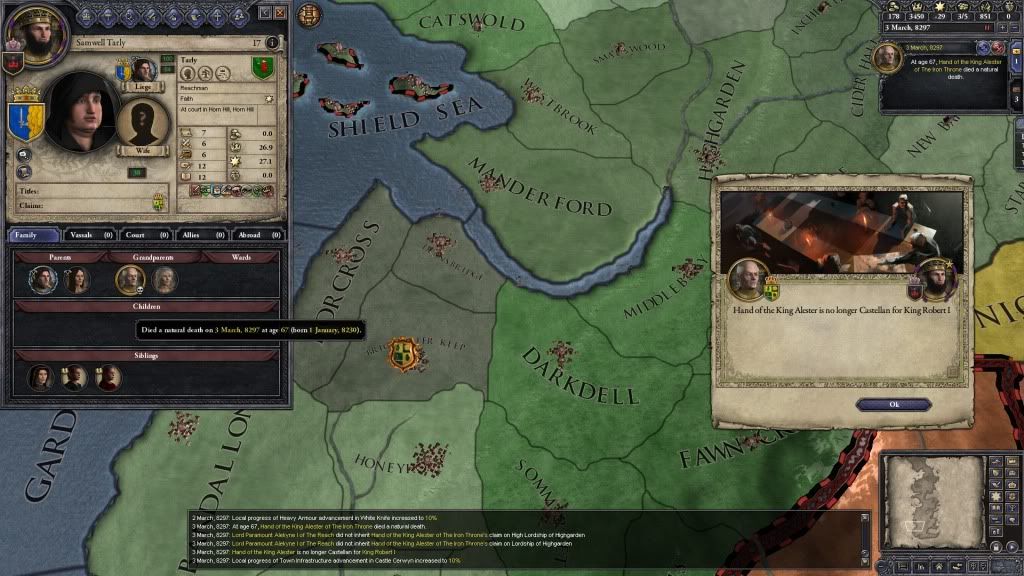The height and width of the screenshot is (576, 1024).
Task: Select the Abroad tab
Action: (x=252, y=235)
